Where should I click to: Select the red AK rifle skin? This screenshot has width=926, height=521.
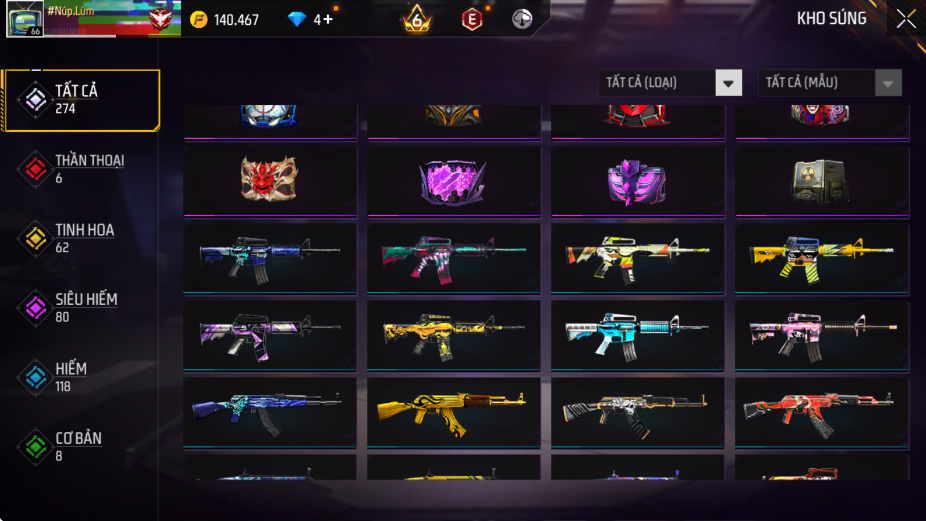(821, 410)
